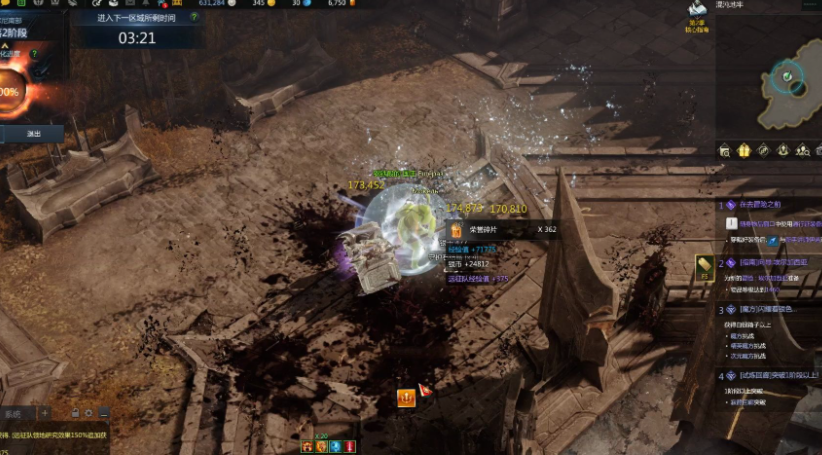Click the orange chest notification icon

pos(406,398)
